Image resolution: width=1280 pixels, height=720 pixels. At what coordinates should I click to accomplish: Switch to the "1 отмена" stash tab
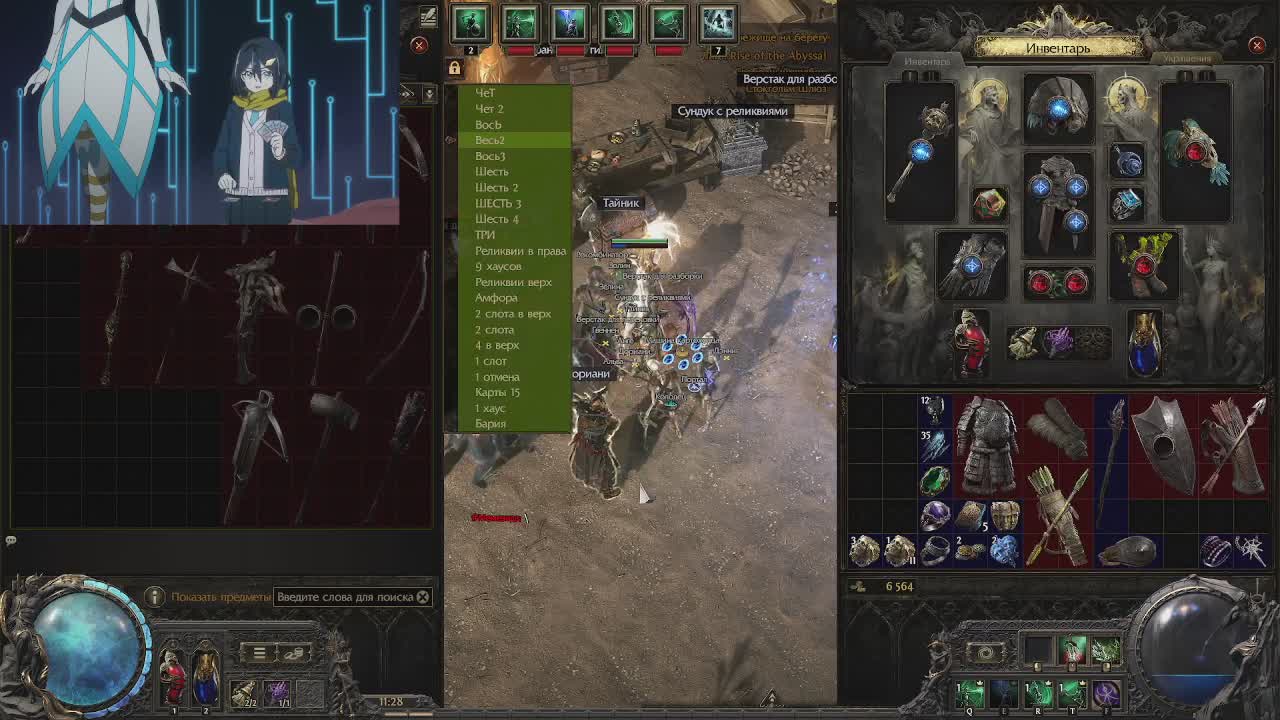point(497,377)
